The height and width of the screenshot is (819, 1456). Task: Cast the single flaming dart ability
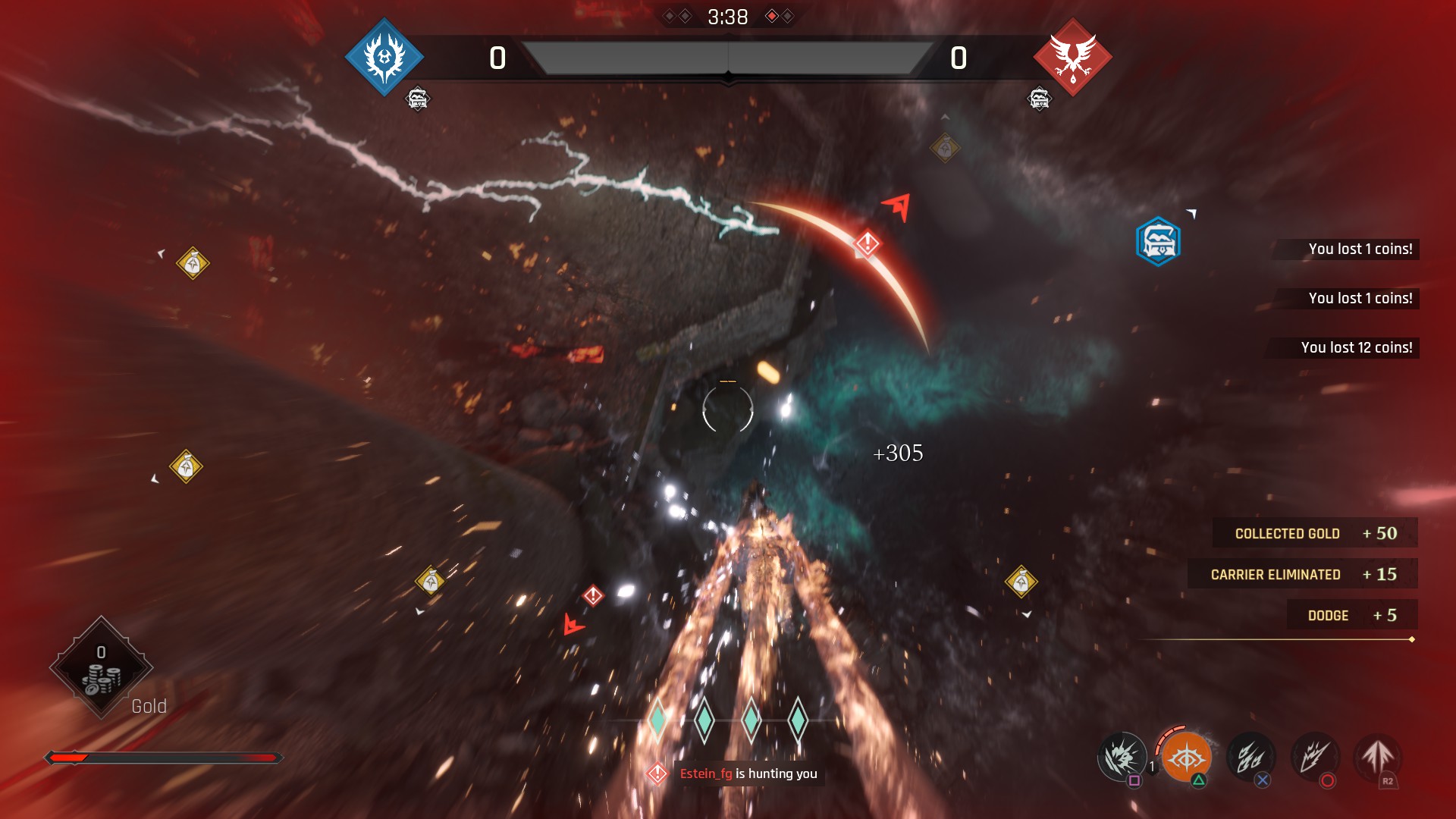tap(1315, 756)
